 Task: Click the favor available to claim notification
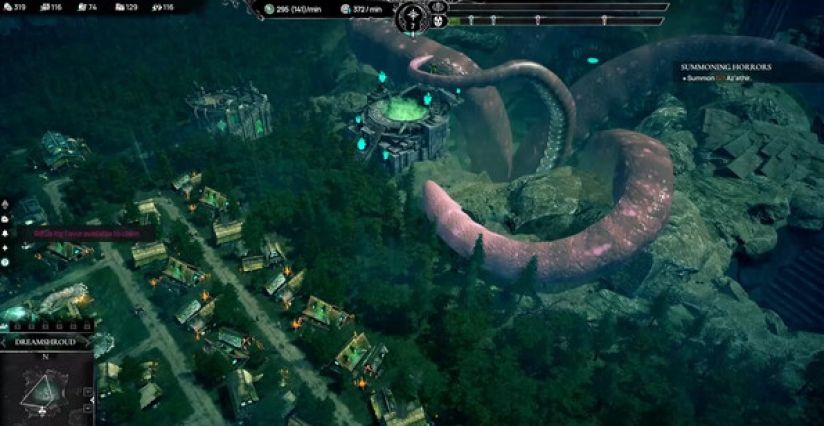click(87, 232)
